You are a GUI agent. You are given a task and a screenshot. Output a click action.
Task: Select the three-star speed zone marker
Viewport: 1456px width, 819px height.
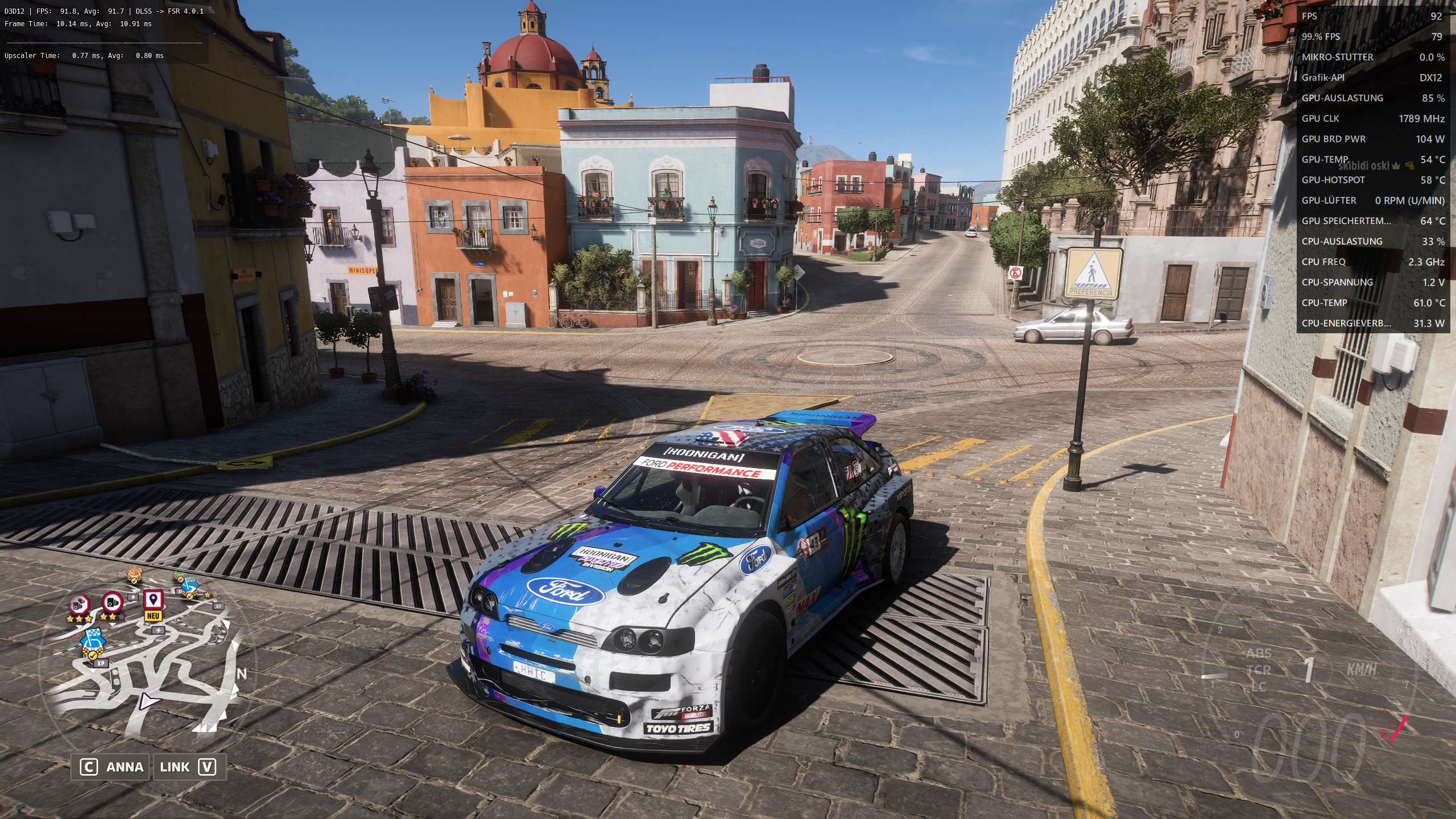(x=80, y=605)
